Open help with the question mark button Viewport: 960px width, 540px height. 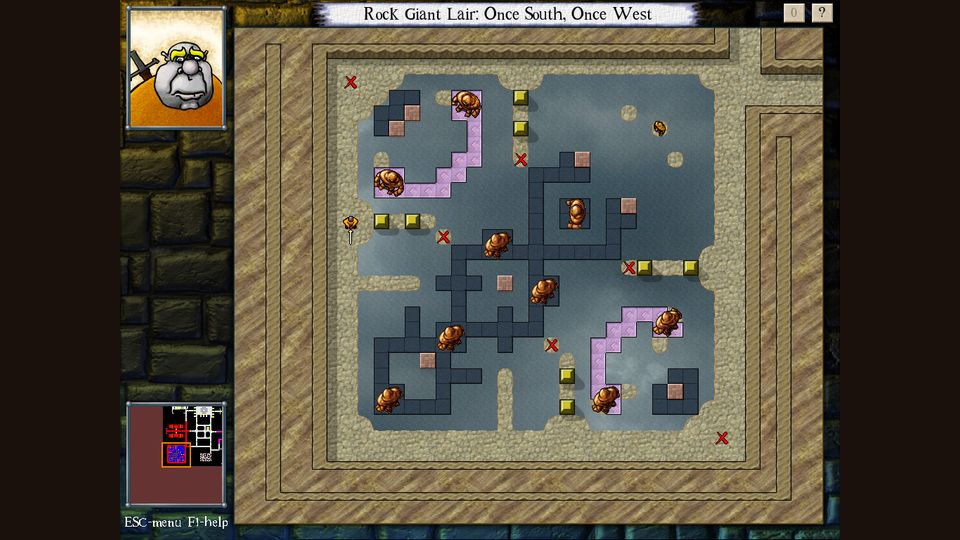click(822, 13)
